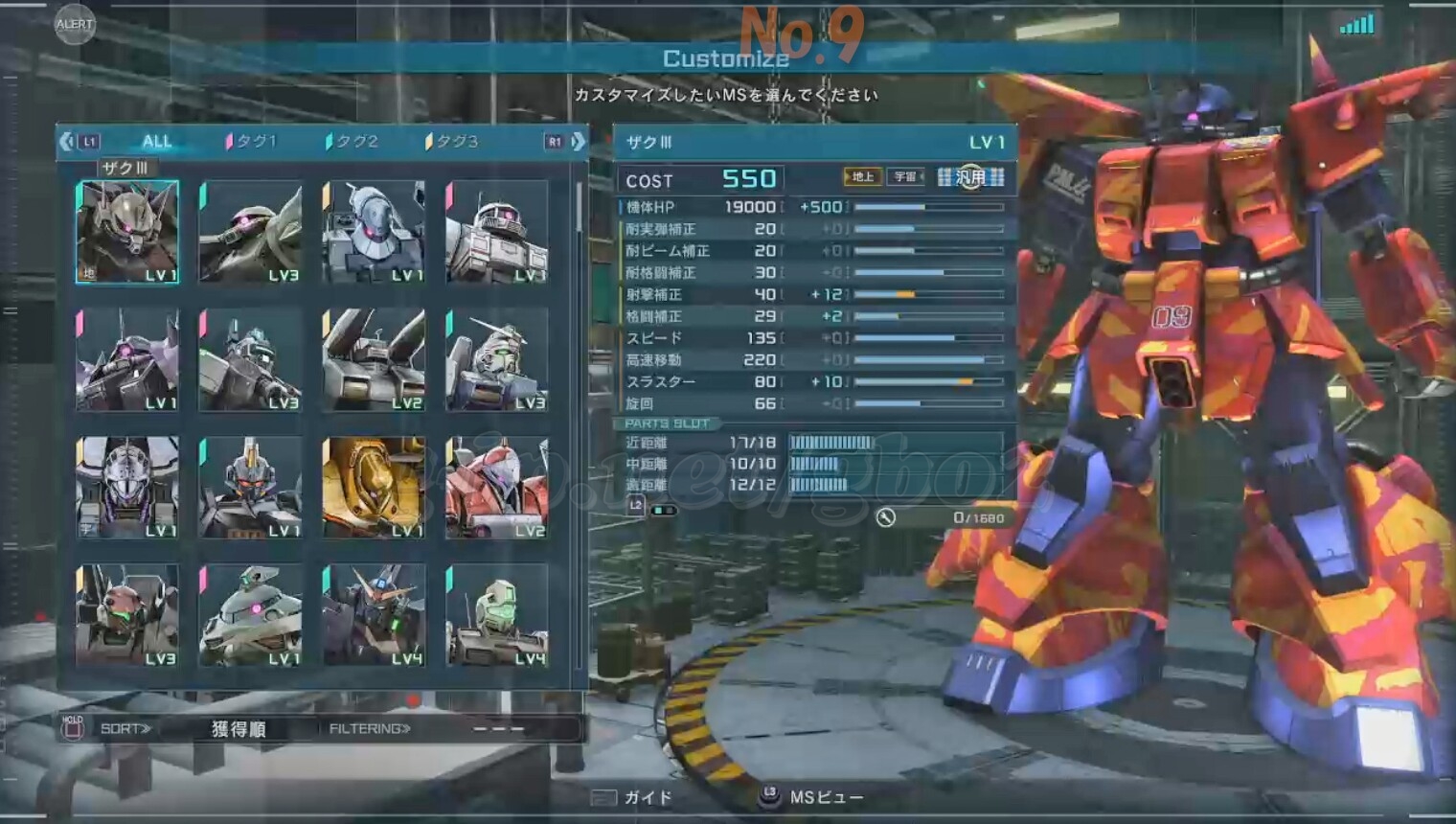Viewport: 1456px width, 824px height.
Task: Choose the purple horned mobile suit LV1 thumbnail
Action: click(x=127, y=359)
